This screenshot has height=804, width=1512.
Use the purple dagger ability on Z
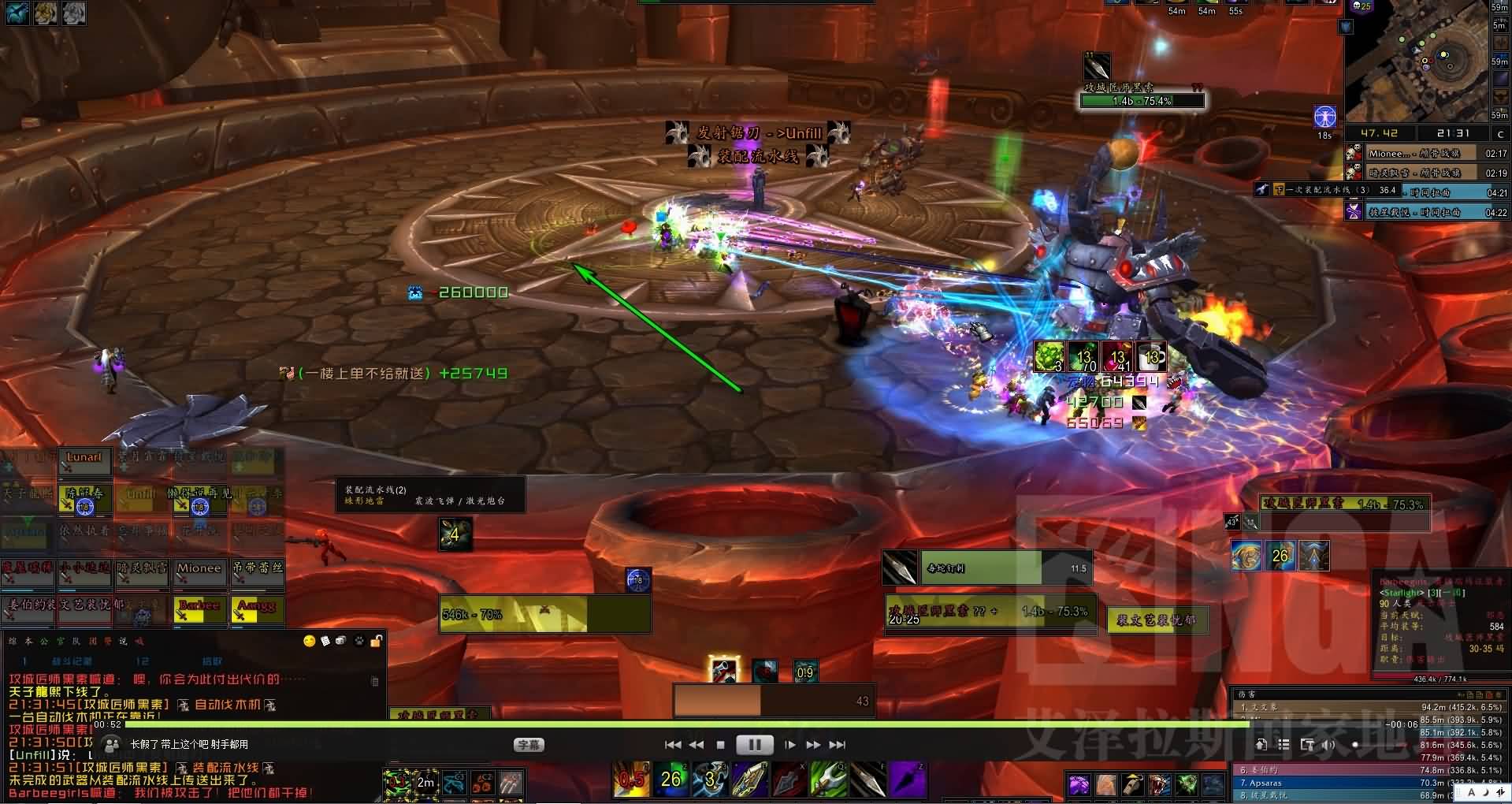(x=908, y=780)
